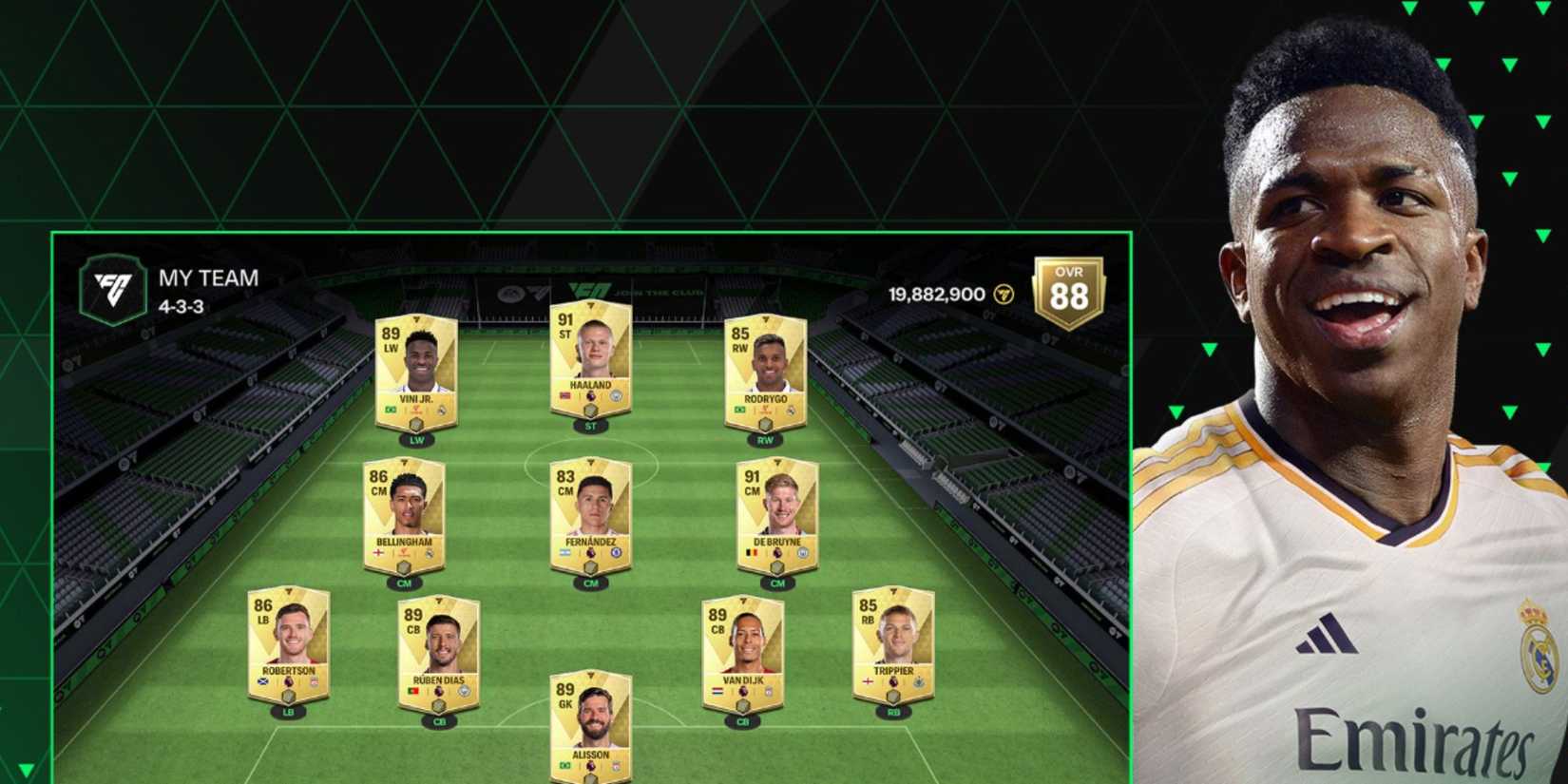This screenshot has height=784, width=1568.
Task: Click Haaland's Premier League badge icon
Action: (592, 395)
